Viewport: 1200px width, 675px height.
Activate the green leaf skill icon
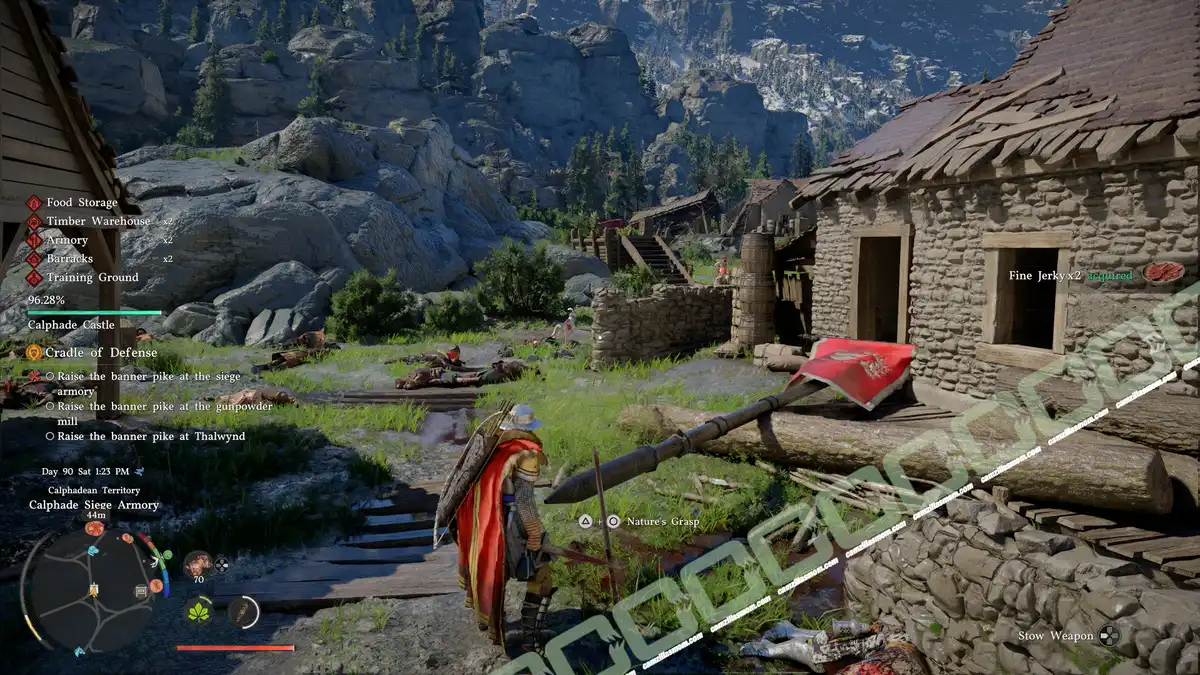[x=199, y=611]
